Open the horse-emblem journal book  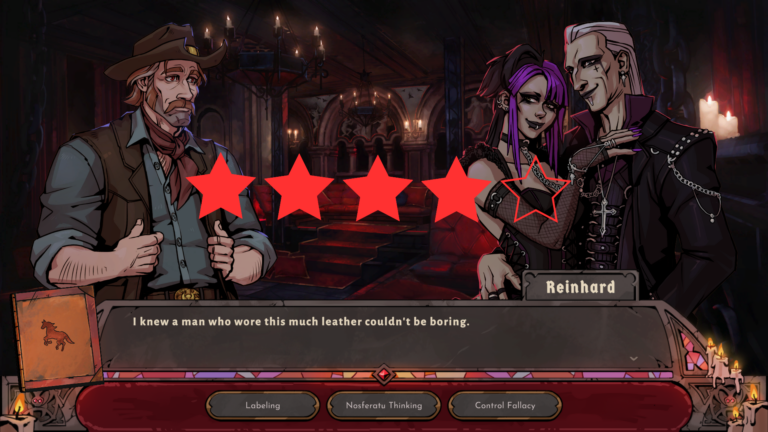coord(56,337)
